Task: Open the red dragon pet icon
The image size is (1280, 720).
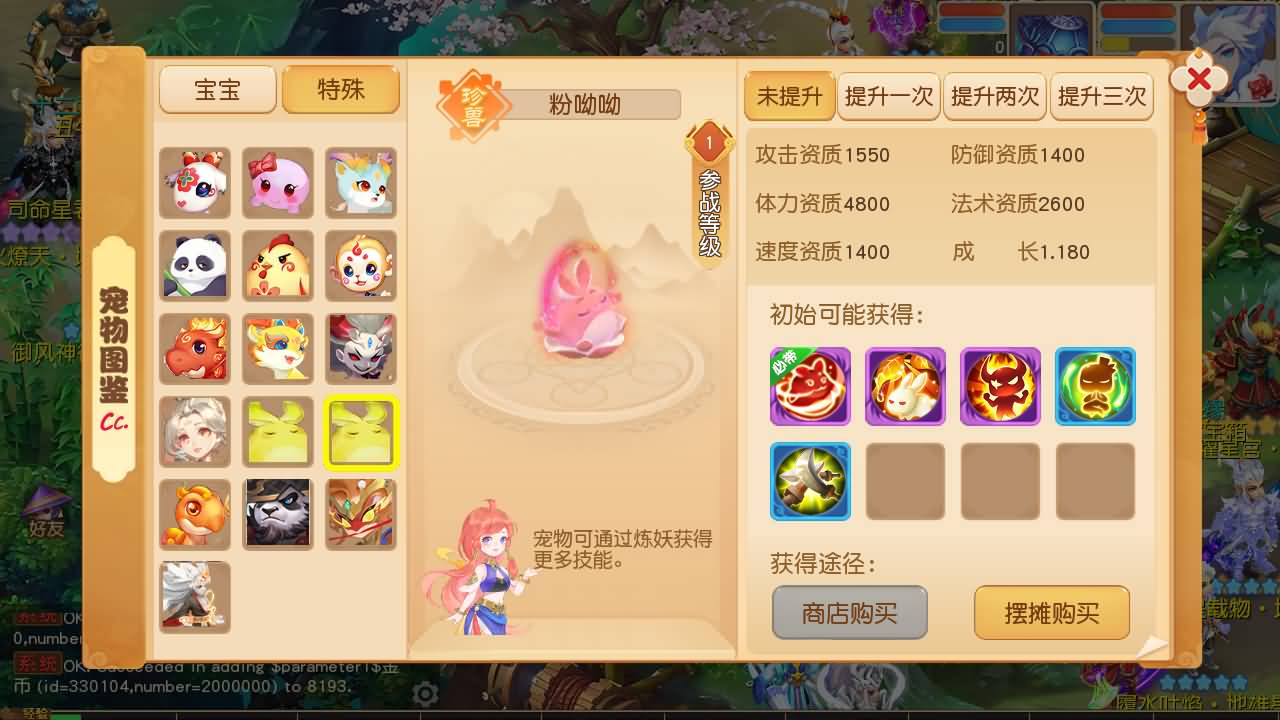Action: point(194,347)
